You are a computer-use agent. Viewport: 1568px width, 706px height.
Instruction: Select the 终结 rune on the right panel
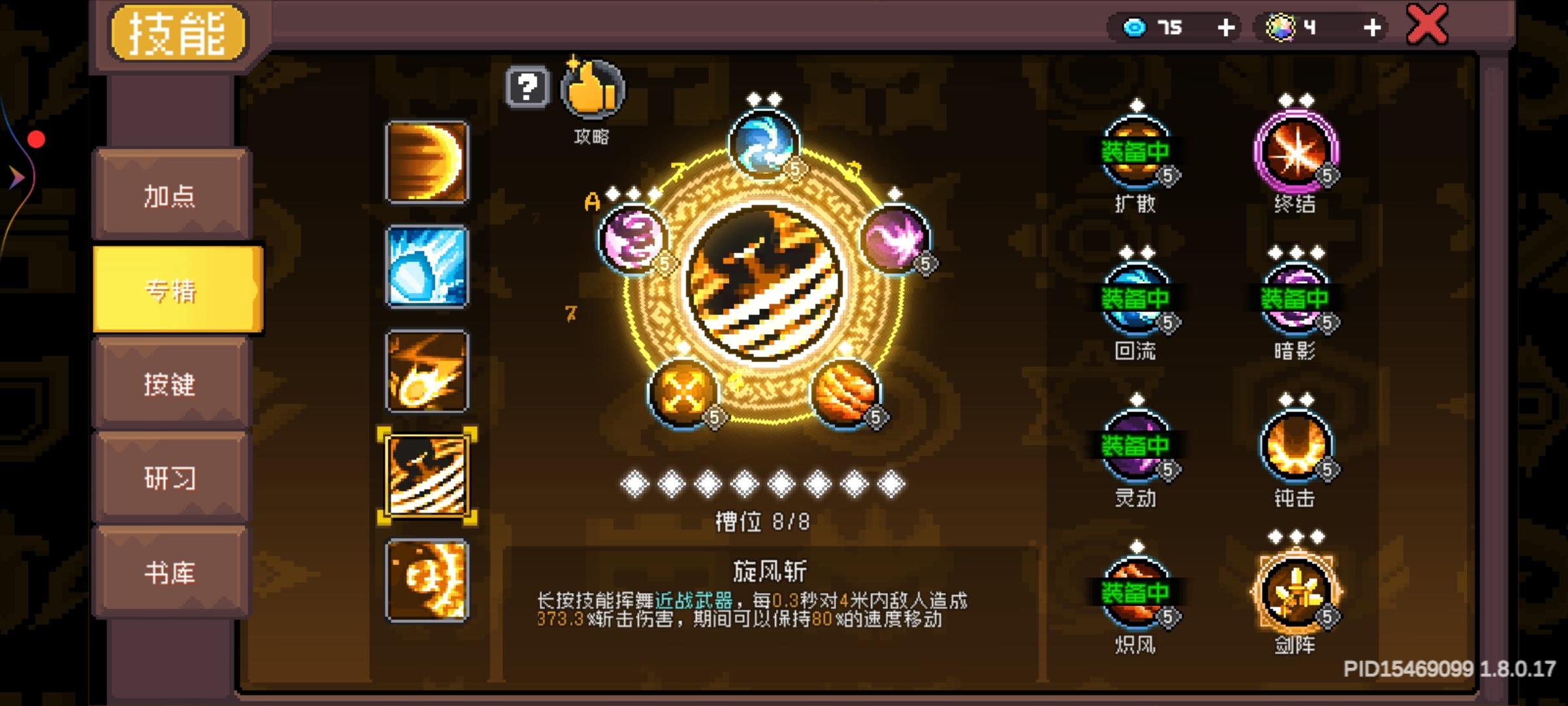[x=1297, y=149]
